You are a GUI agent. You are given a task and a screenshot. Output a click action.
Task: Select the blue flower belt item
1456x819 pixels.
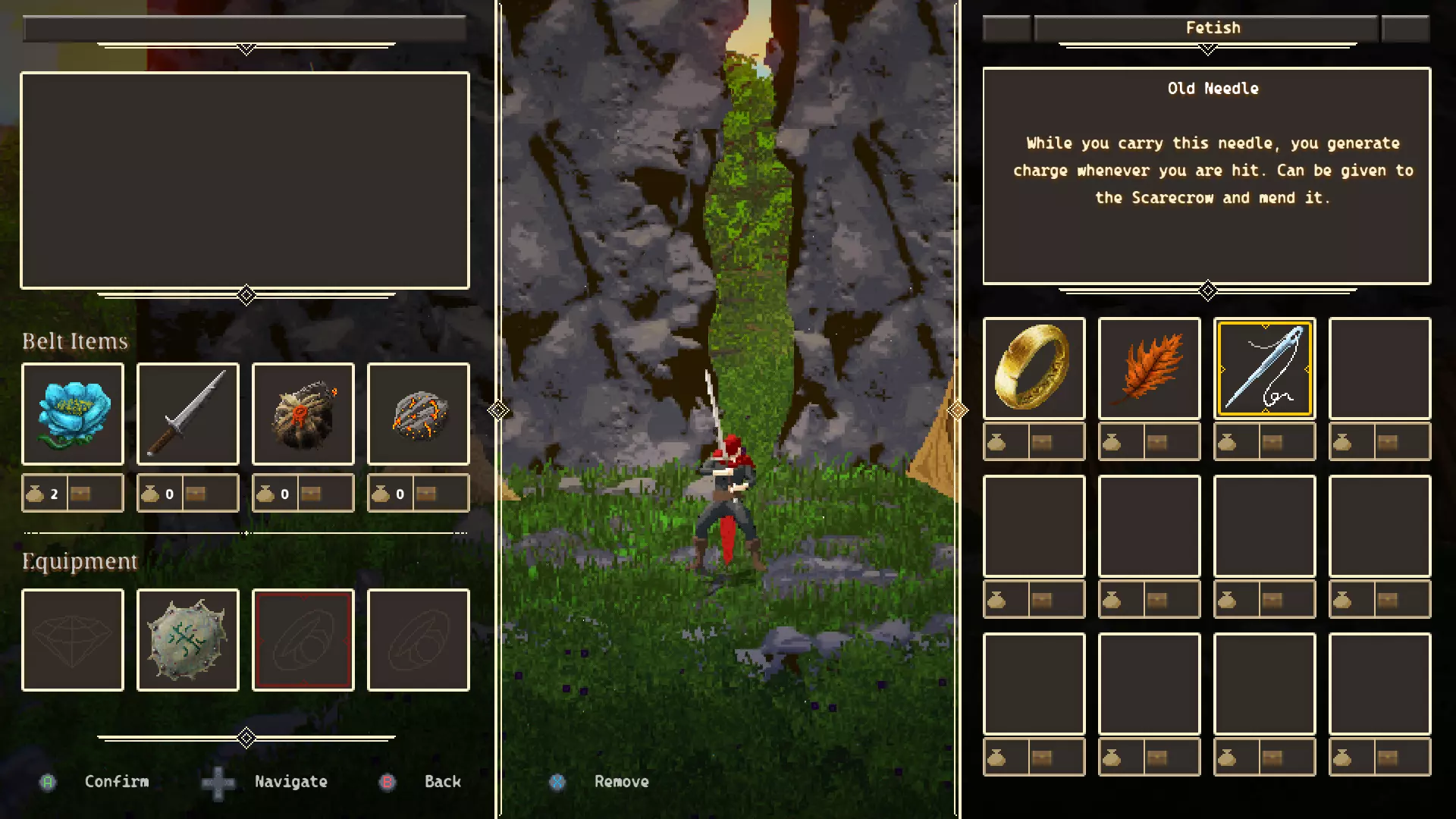point(73,414)
